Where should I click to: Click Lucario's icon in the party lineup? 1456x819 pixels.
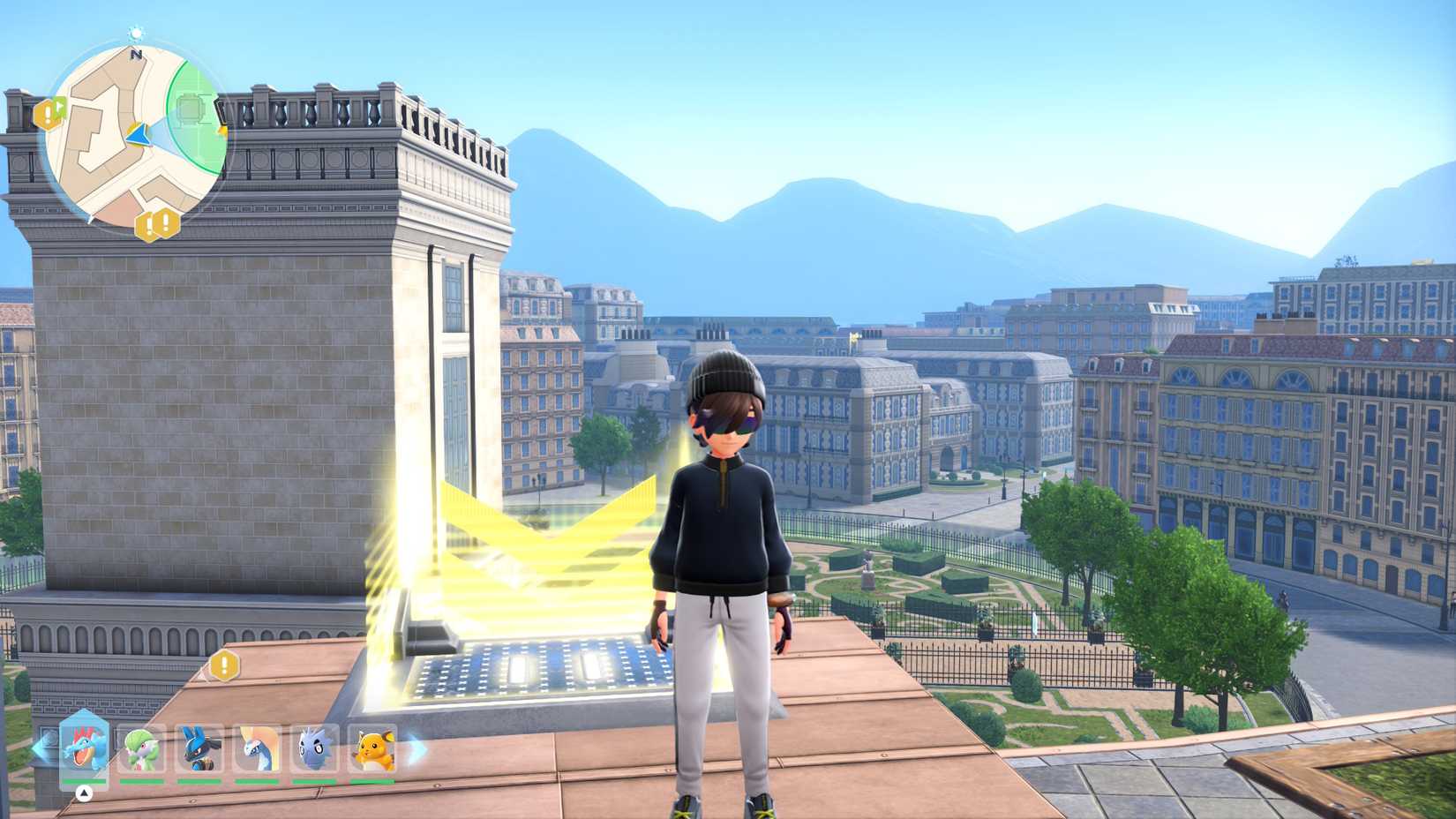[200, 748]
